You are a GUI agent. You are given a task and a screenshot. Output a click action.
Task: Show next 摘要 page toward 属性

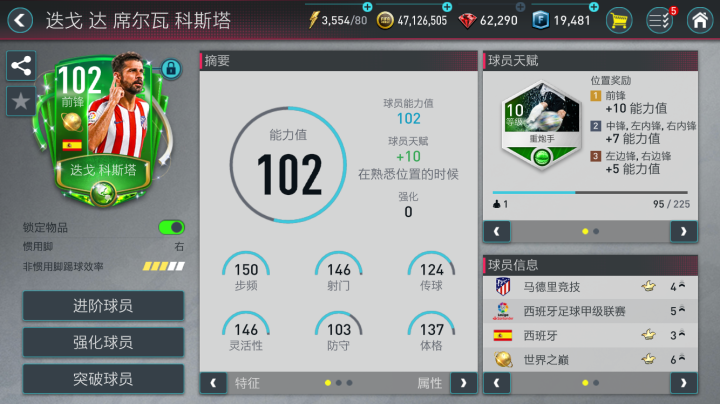[x=463, y=382]
